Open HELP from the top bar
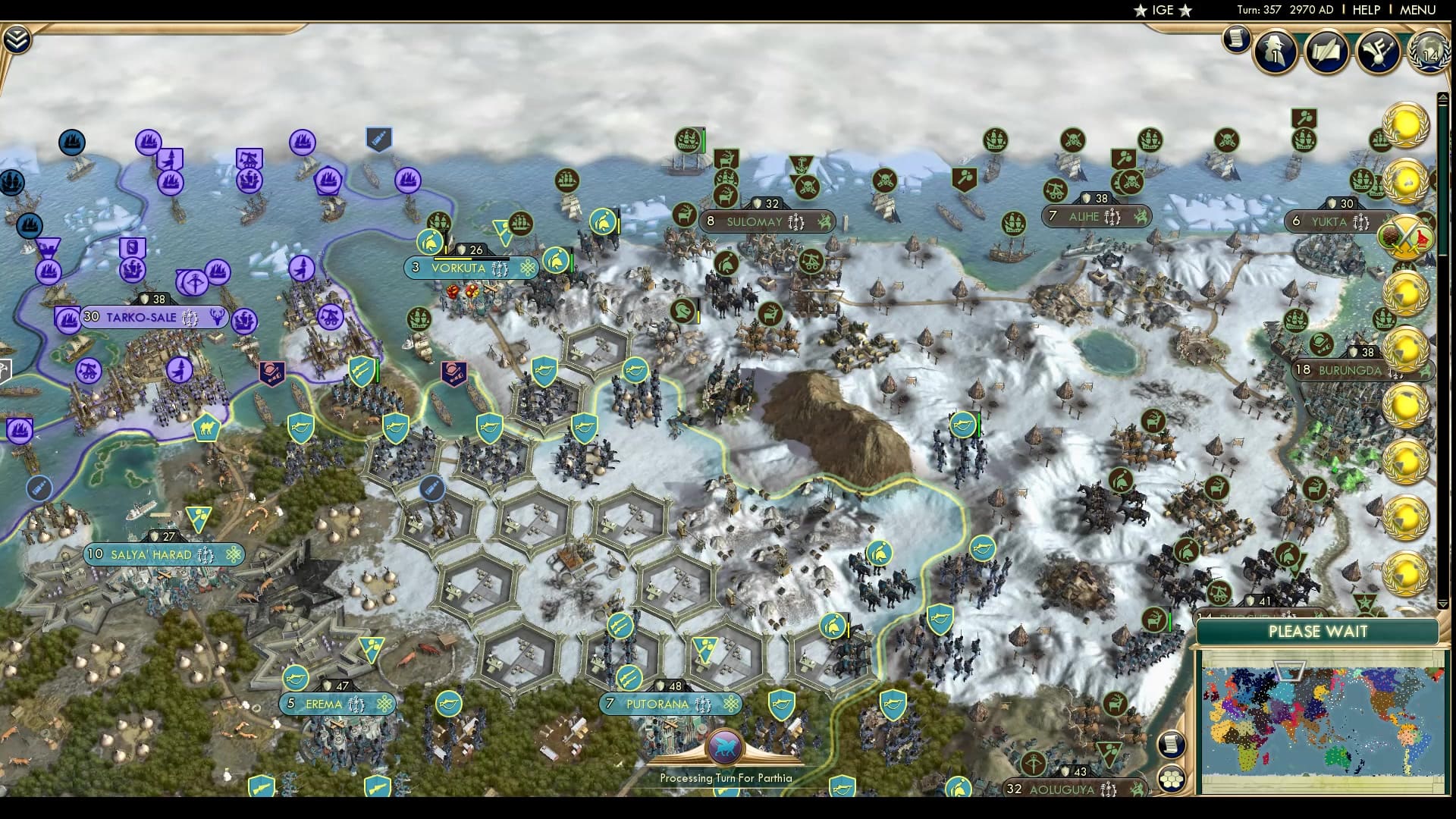The width and height of the screenshot is (1456, 819). (1365, 10)
